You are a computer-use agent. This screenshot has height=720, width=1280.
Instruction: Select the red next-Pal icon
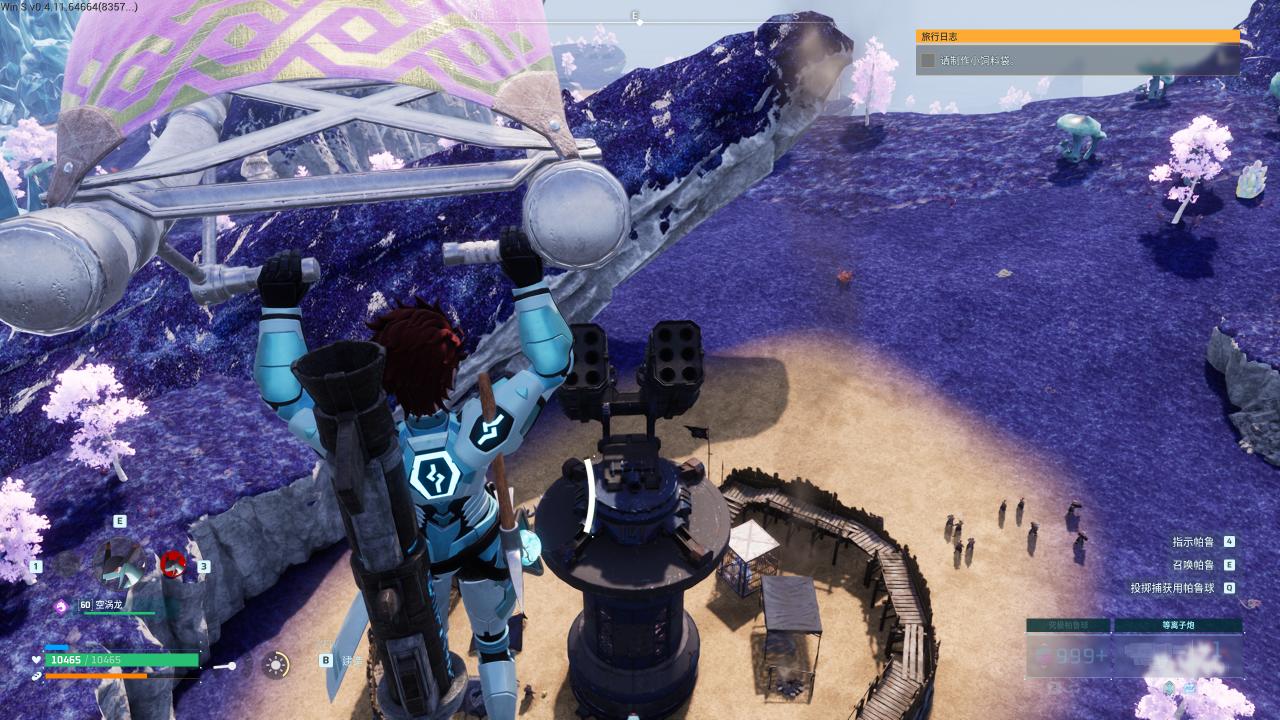click(x=173, y=565)
